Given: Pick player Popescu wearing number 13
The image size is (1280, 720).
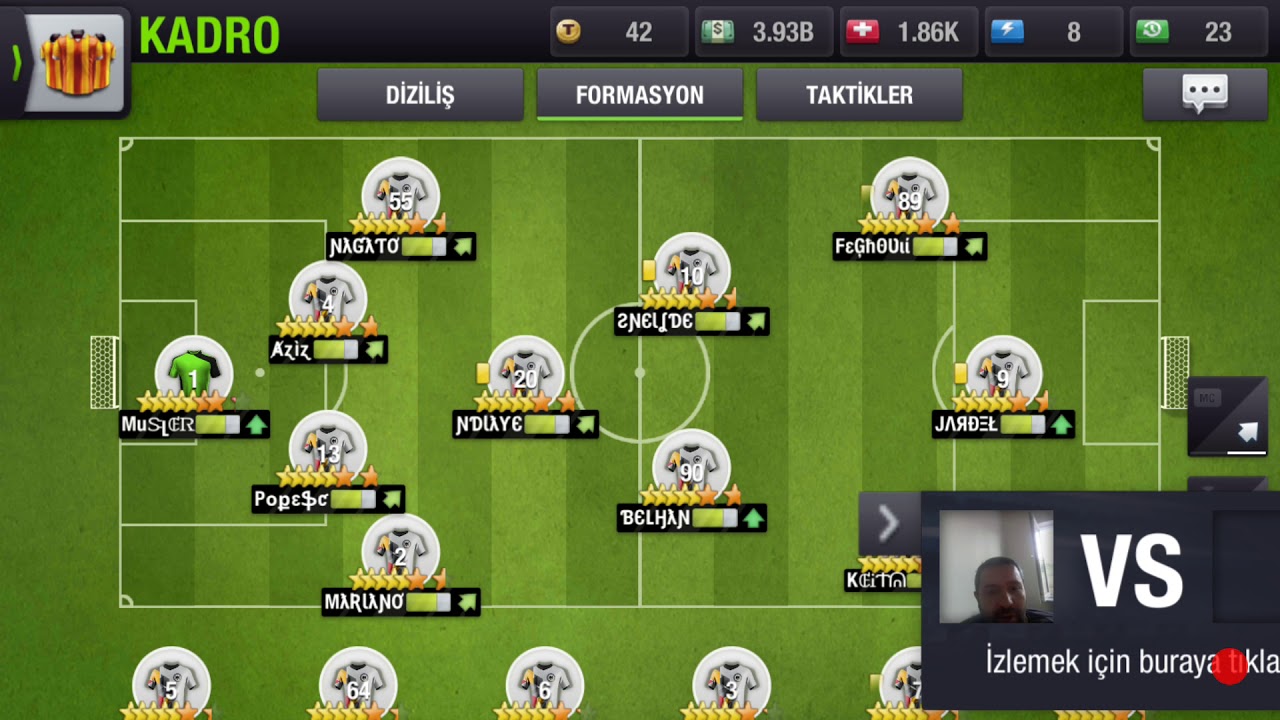Looking at the screenshot, I should [x=327, y=451].
